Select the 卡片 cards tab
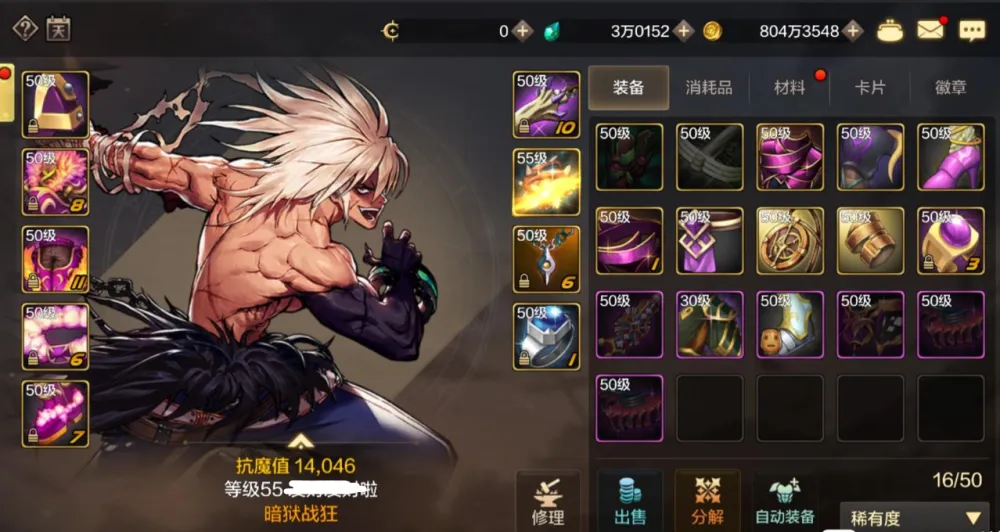 [870, 88]
